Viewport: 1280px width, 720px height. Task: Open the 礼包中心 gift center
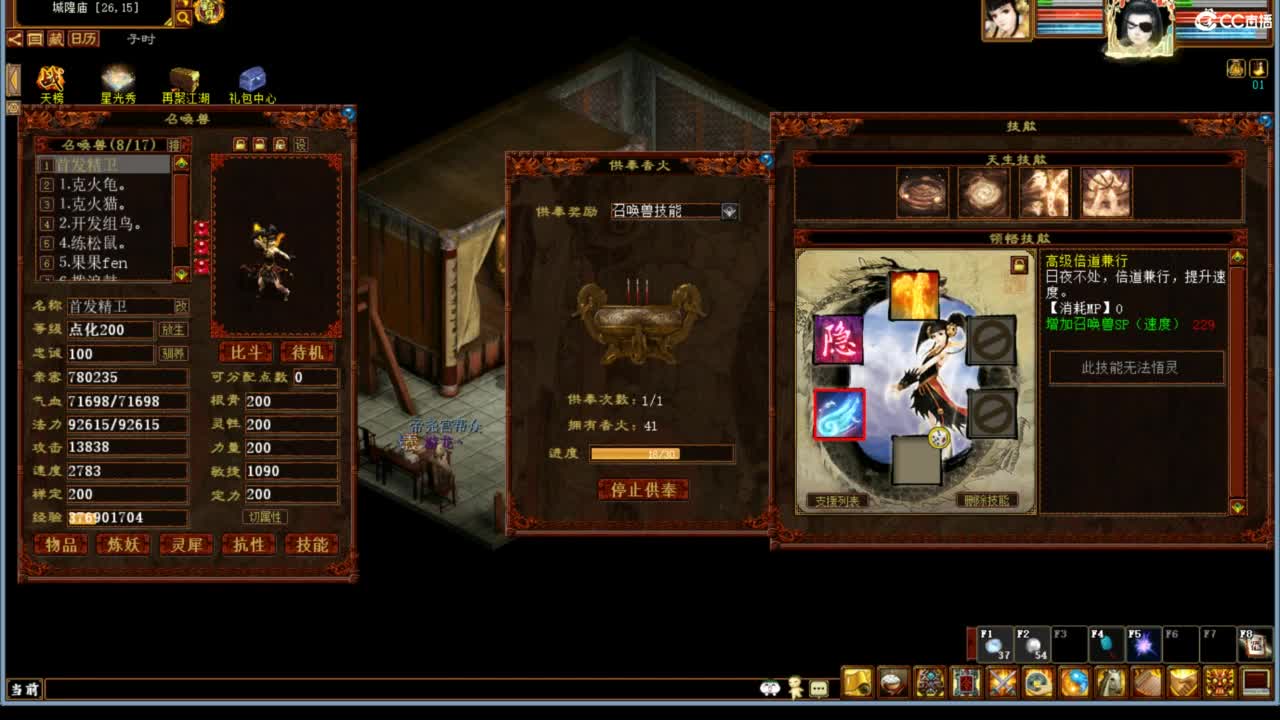[251, 80]
